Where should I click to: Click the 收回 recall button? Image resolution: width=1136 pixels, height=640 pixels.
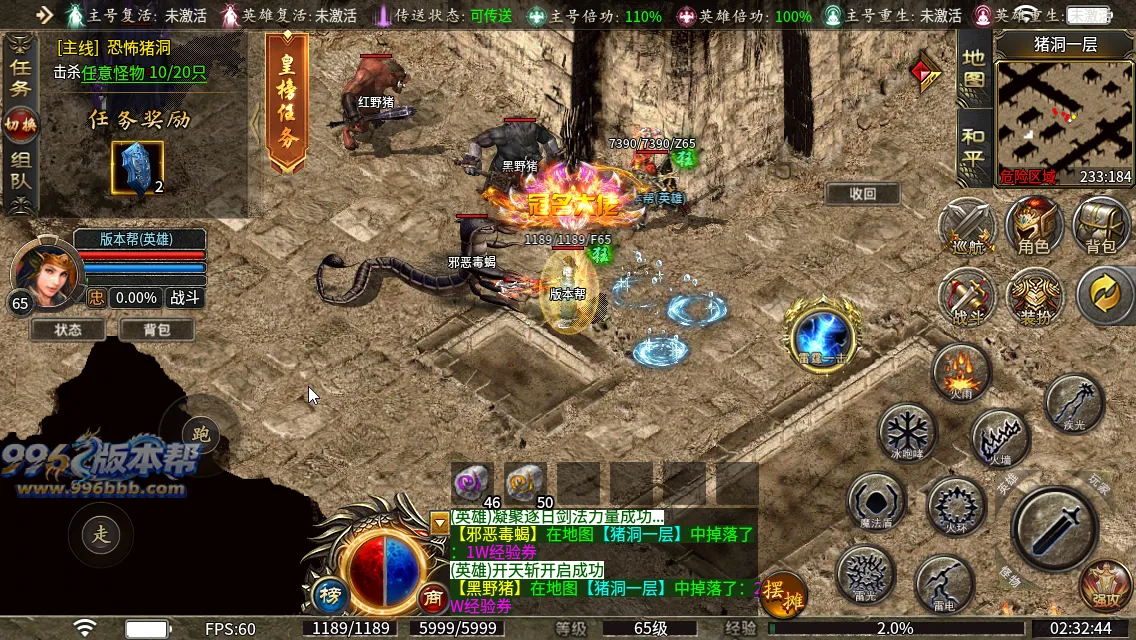click(x=862, y=194)
